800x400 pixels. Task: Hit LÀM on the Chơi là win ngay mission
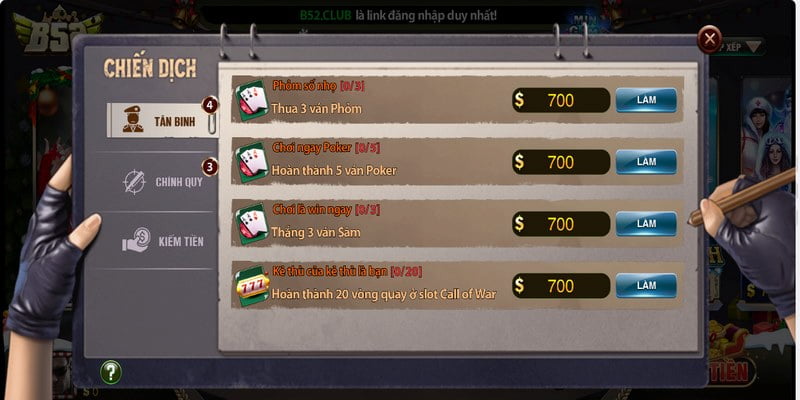click(x=646, y=223)
